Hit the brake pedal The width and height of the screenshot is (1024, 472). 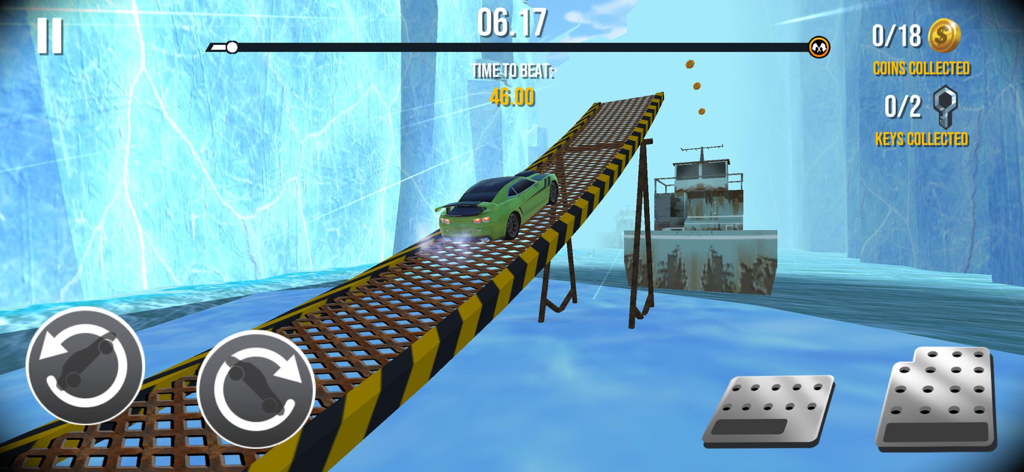768,410
